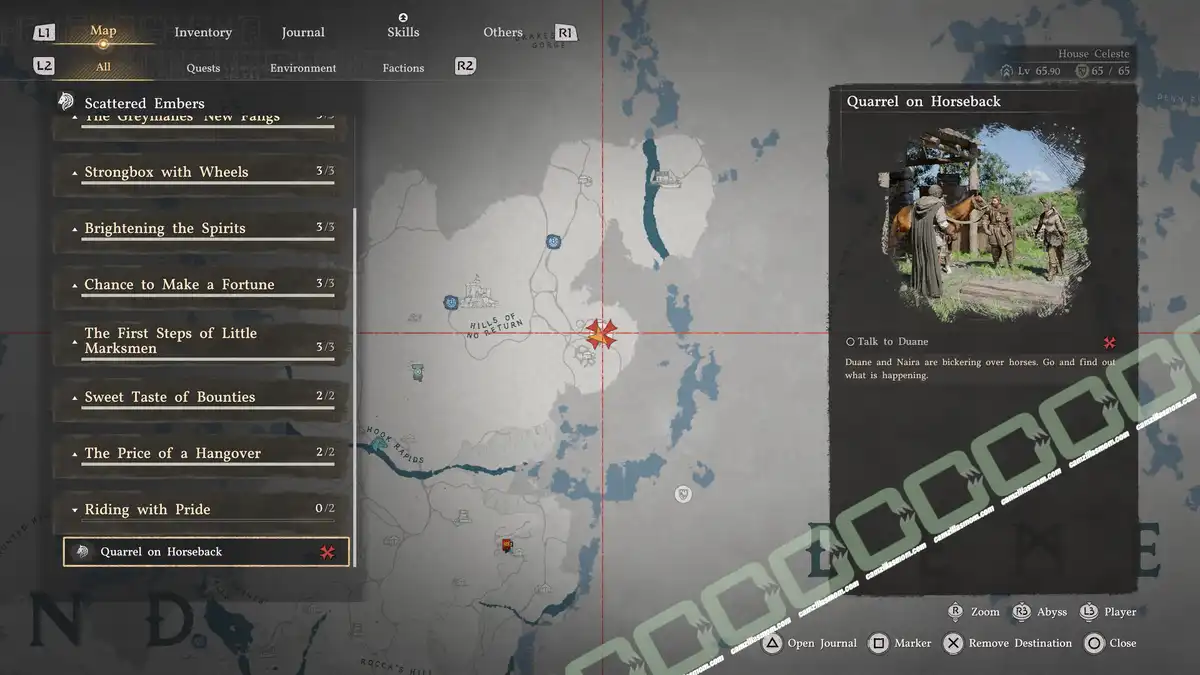This screenshot has height=675, width=1200.
Task: Open The Price of a Hangover
Action: (200, 453)
